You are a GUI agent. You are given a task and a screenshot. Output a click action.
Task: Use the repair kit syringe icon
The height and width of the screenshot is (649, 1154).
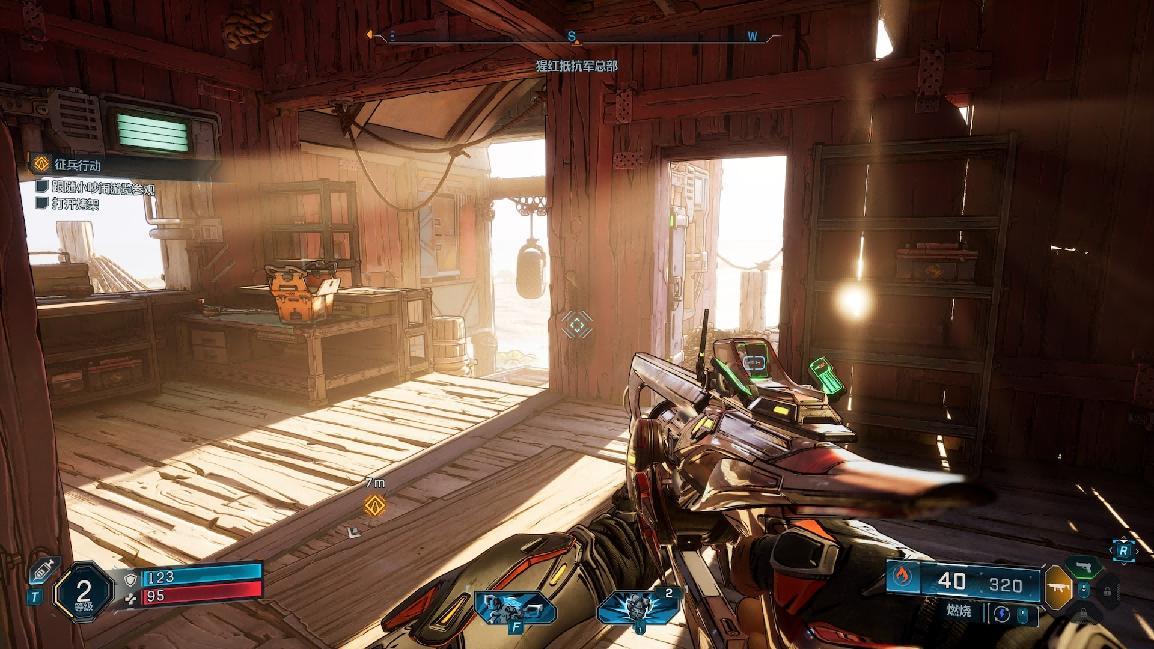tap(44, 571)
